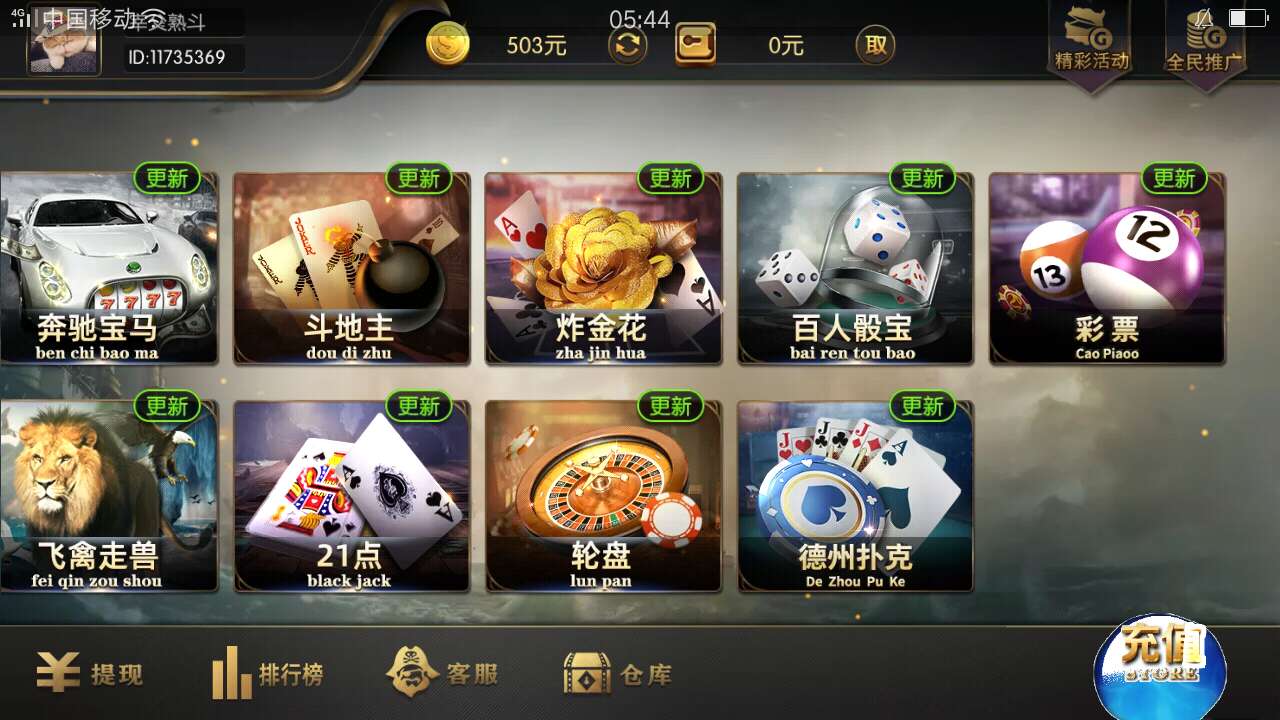Open the 炸金花 card game
Viewport: 1280px width, 720px height.
603,270
